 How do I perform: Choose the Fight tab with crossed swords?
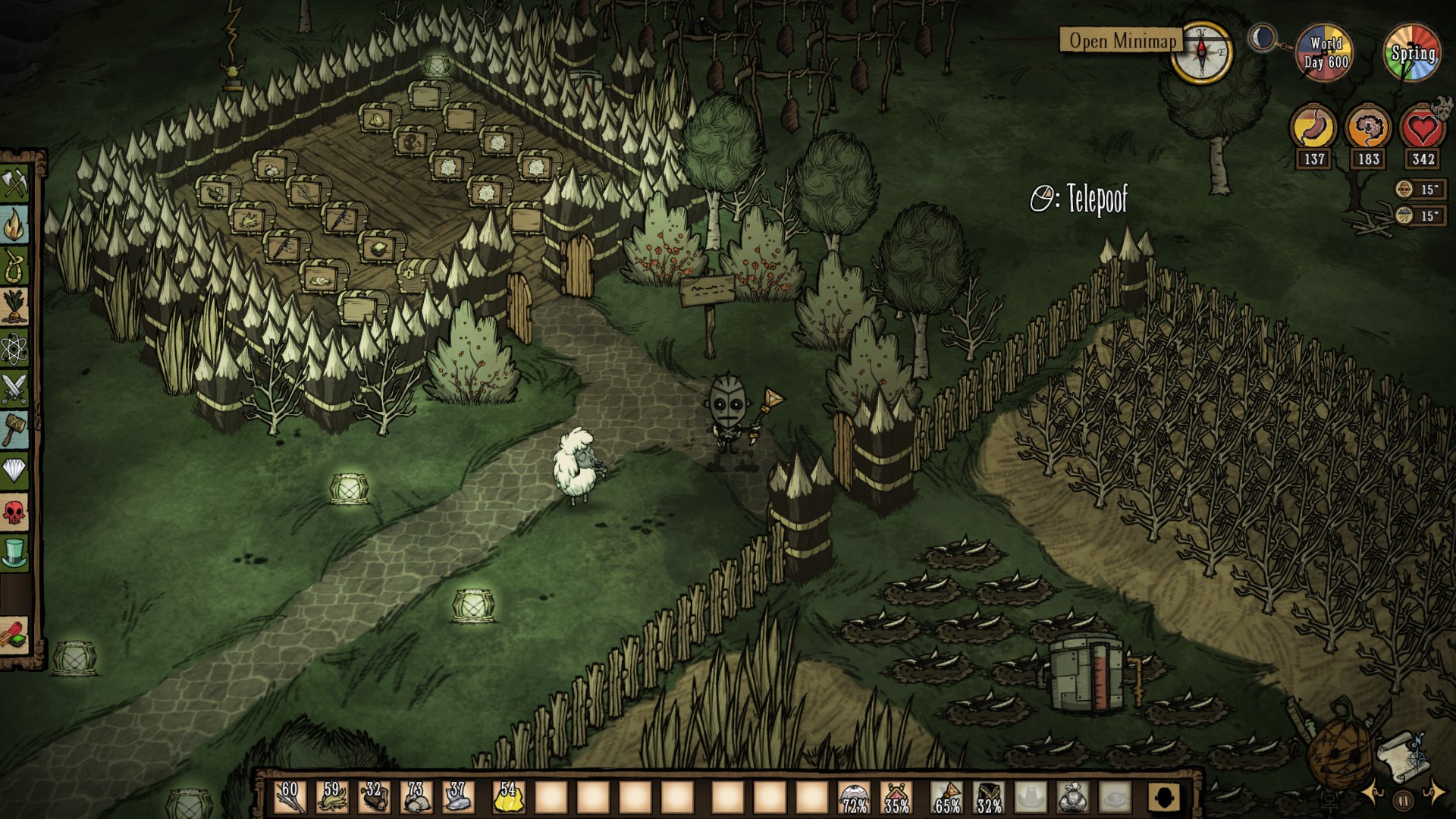pyautogui.click(x=14, y=389)
